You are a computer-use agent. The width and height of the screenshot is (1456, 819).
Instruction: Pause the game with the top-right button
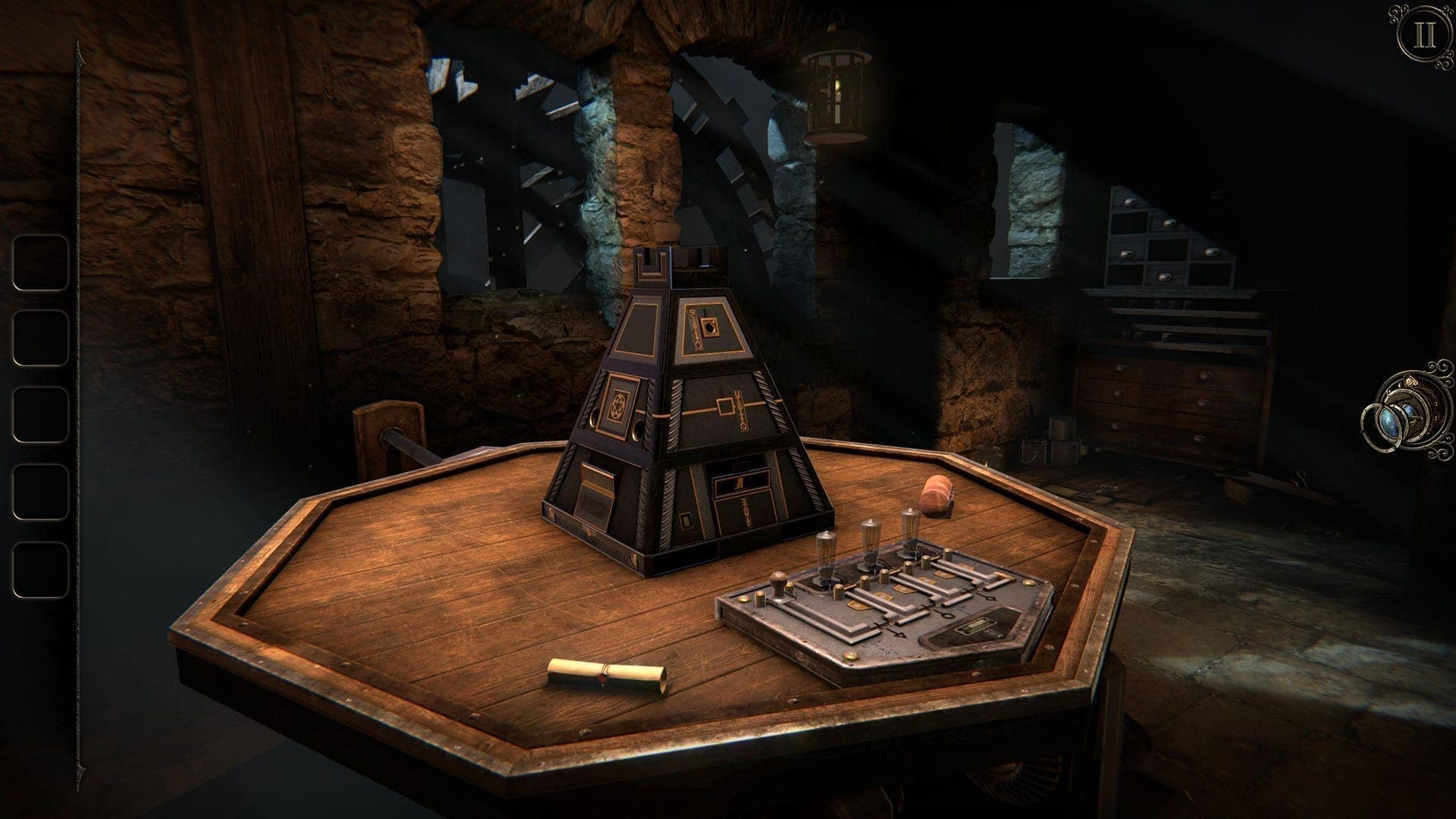coord(1424,36)
